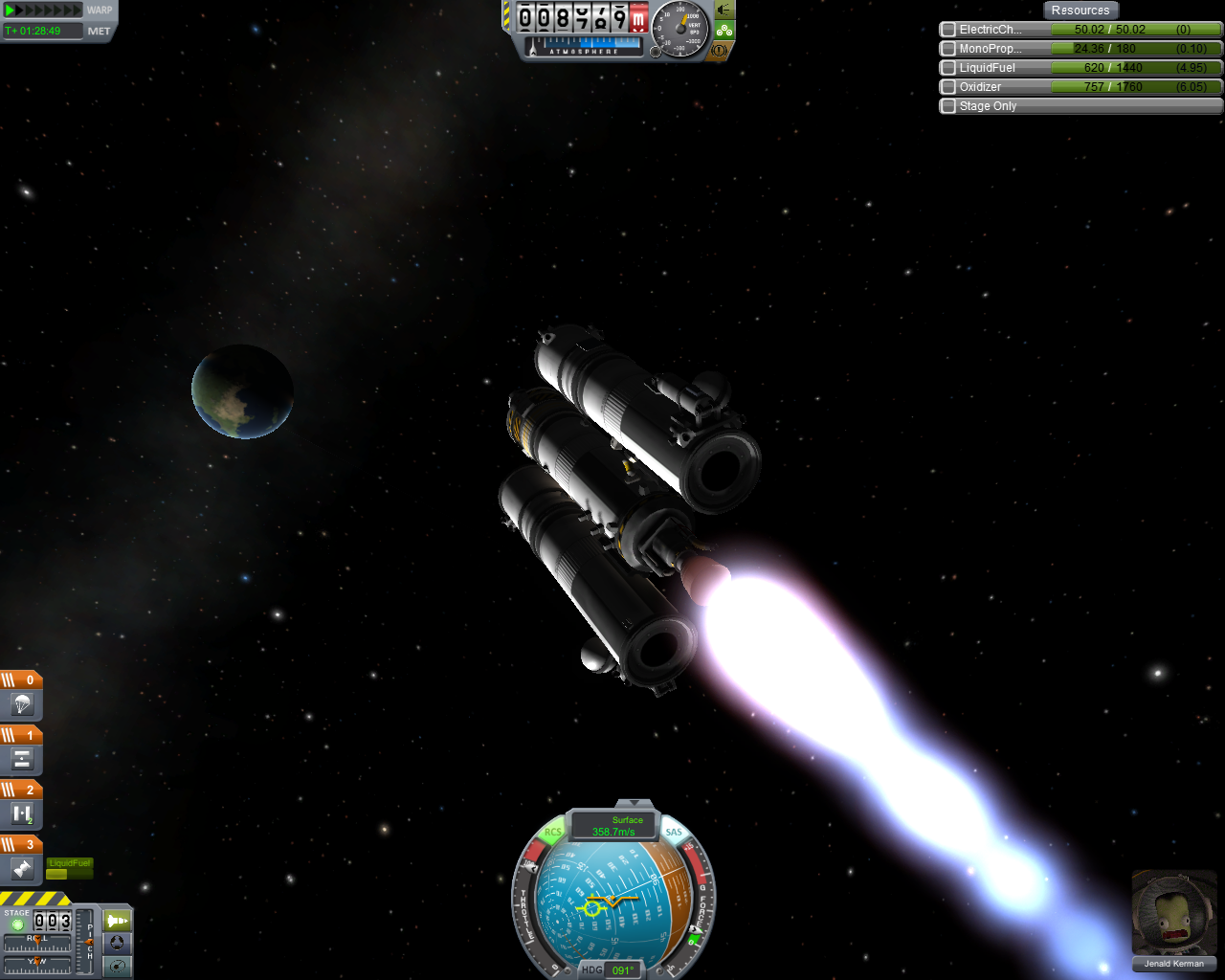Toggle the ElectricCharge resource checkbox
The height and width of the screenshot is (980, 1225).
click(x=948, y=30)
